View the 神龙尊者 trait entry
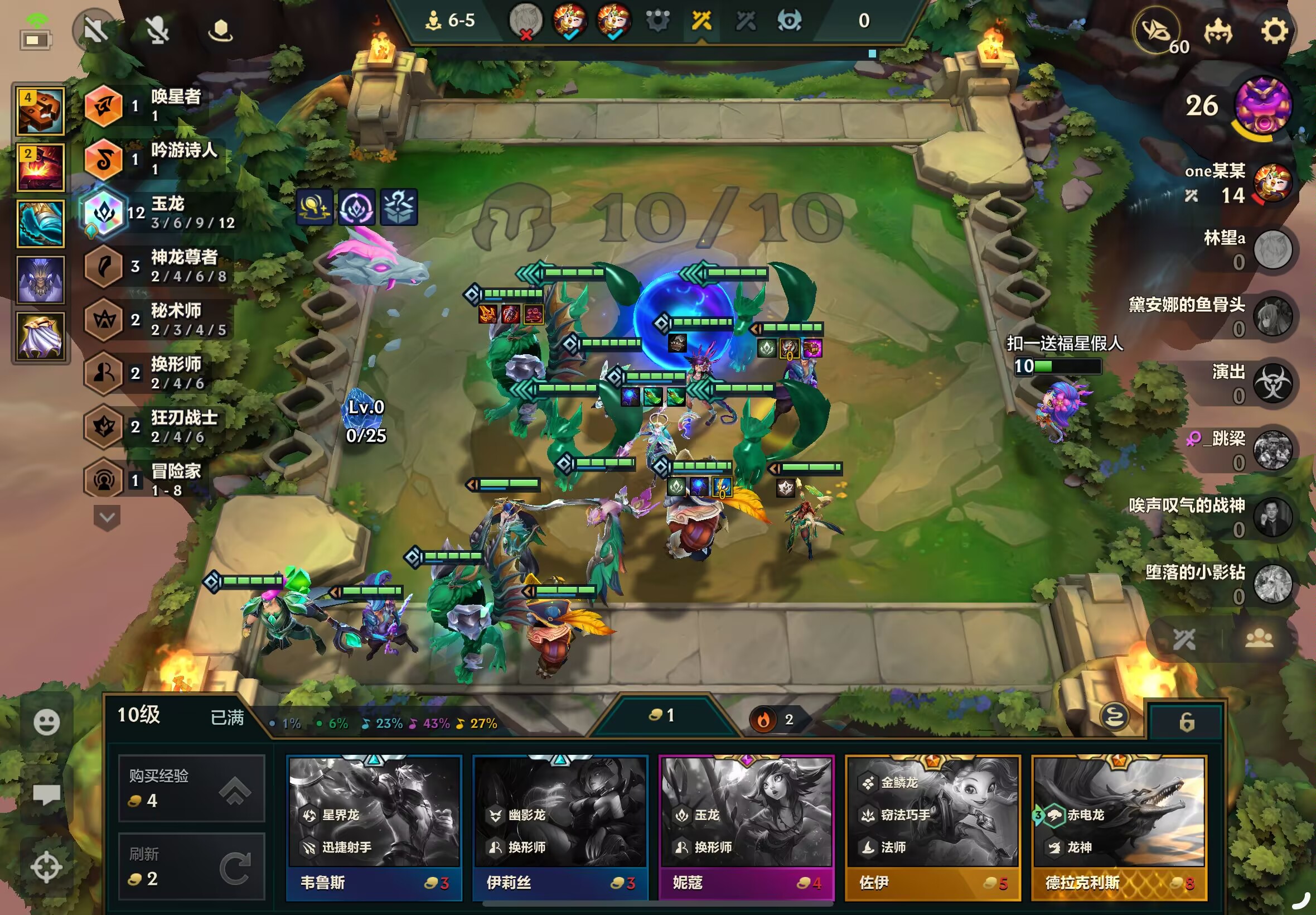Image resolution: width=1316 pixels, height=915 pixels. [104, 267]
